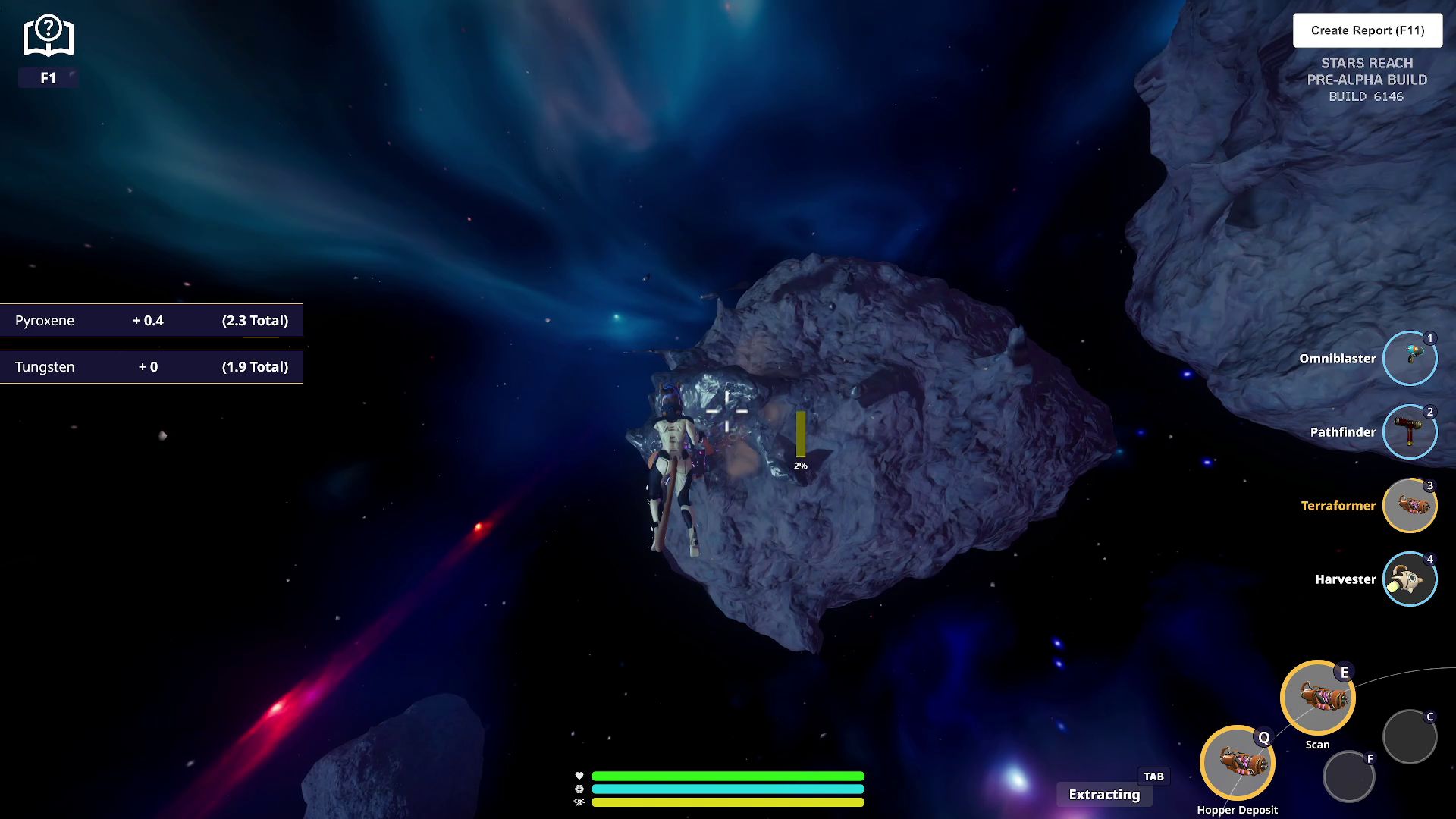Switch to the Harvester tool
The width and height of the screenshot is (1456, 819).
(1409, 579)
